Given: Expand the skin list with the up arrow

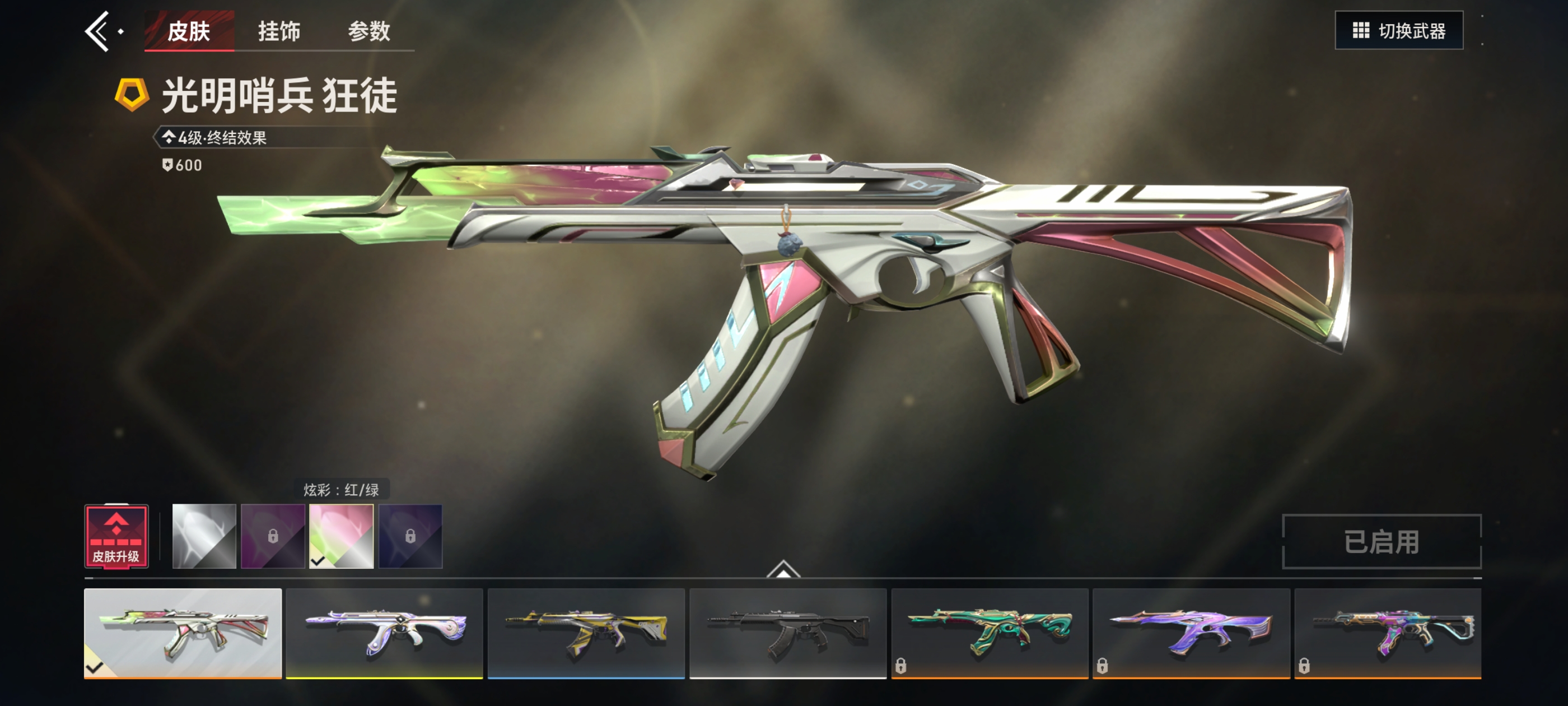Looking at the screenshot, I should coord(783,569).
